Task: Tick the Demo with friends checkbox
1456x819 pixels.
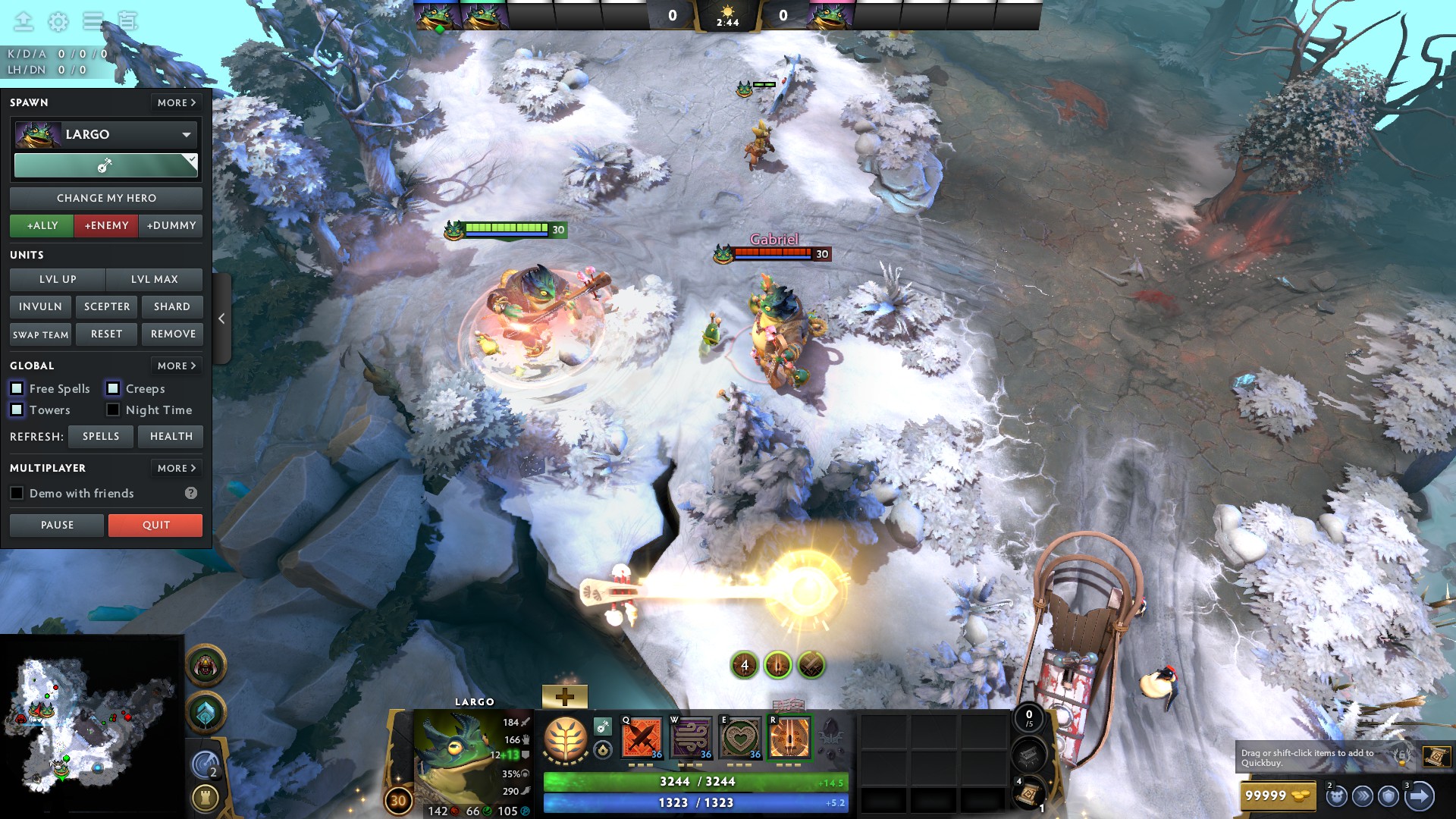Action: tap(17, 493)
